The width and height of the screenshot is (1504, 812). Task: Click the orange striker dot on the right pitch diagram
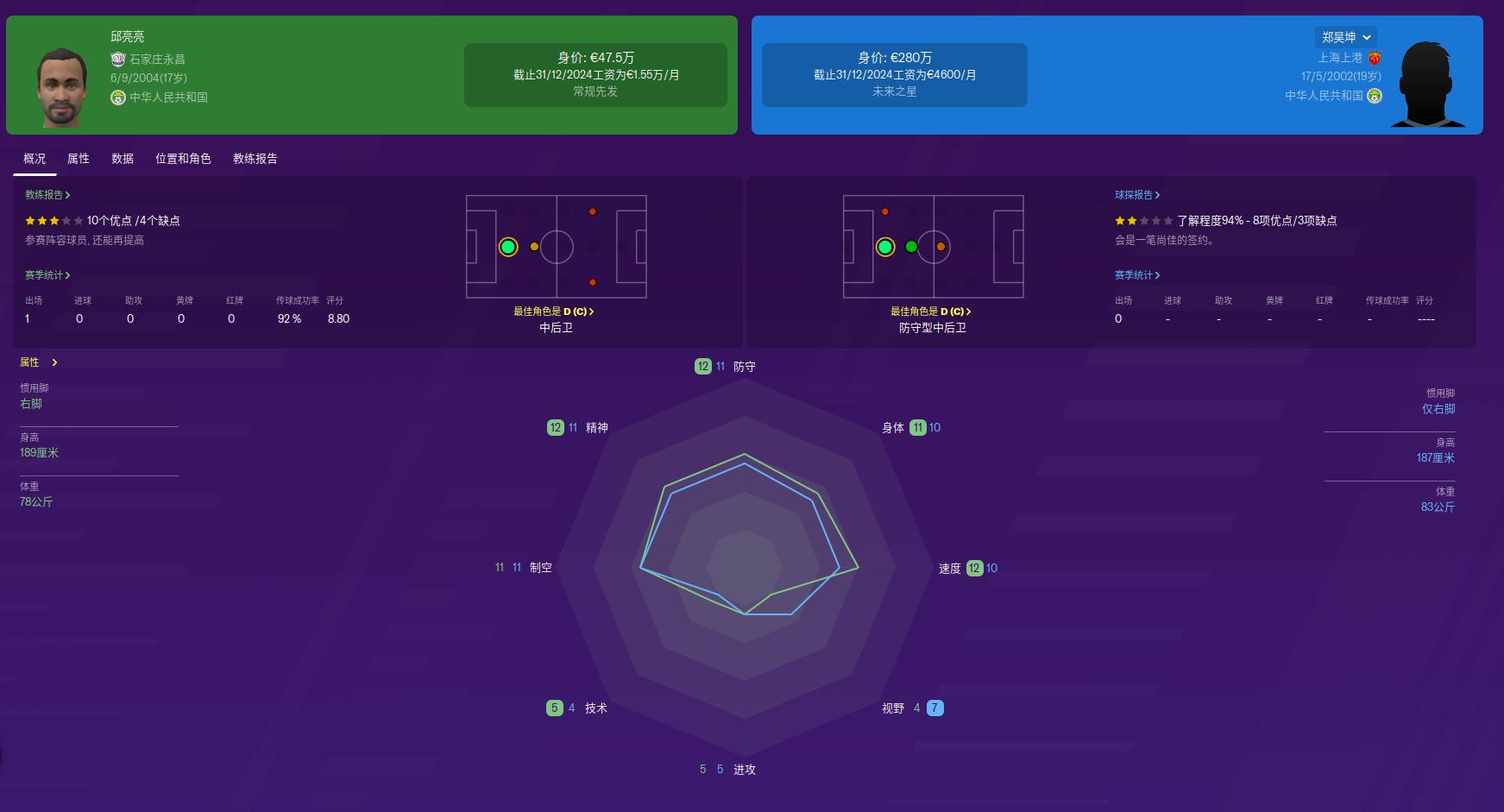pyautogui.click(x=940, y=248)
